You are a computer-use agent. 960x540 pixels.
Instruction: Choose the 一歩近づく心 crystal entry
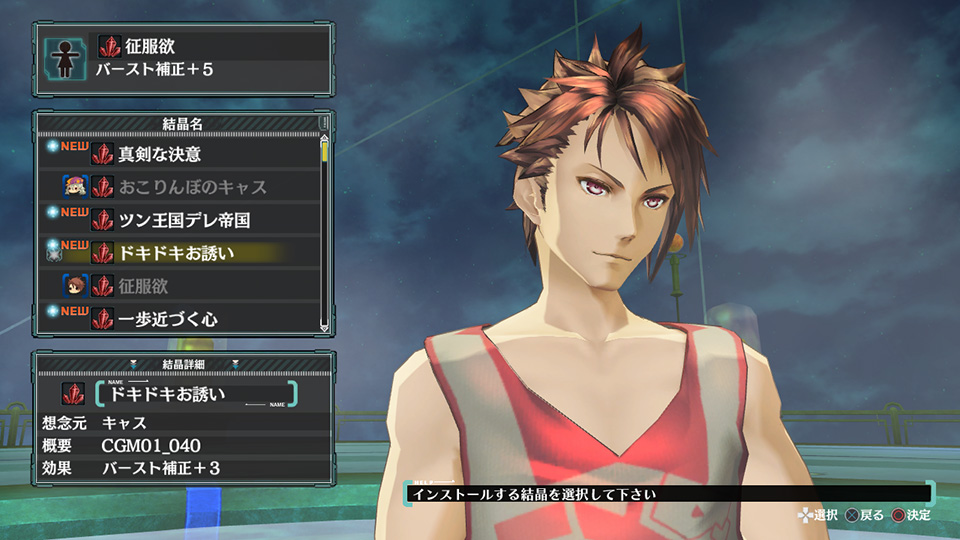(x=168, y=319)
